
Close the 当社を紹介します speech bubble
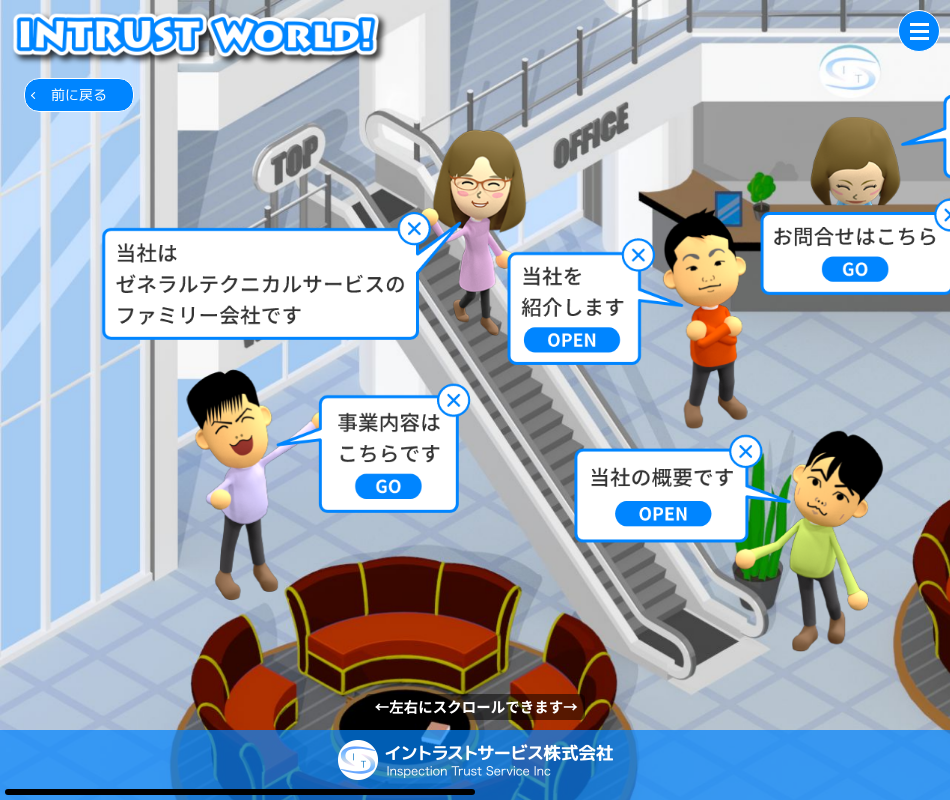click(x=638, y=255)
